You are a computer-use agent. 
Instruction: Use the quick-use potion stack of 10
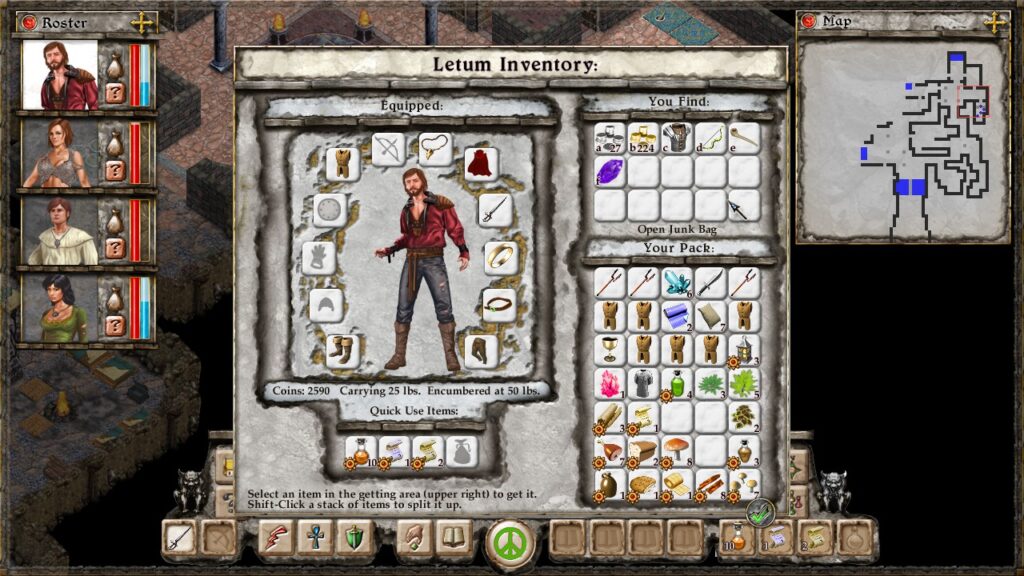pos(360,451)
